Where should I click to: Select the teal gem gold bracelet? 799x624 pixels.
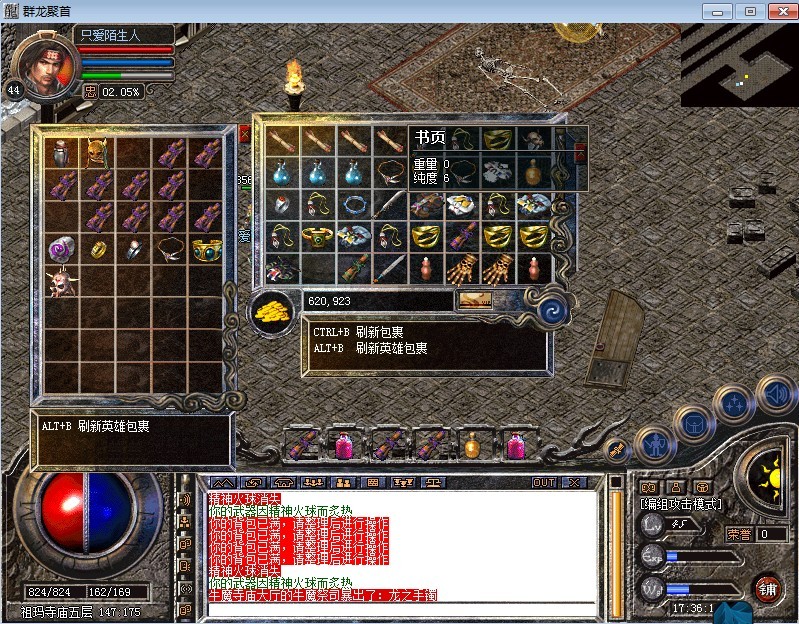[x=206, y=248]
